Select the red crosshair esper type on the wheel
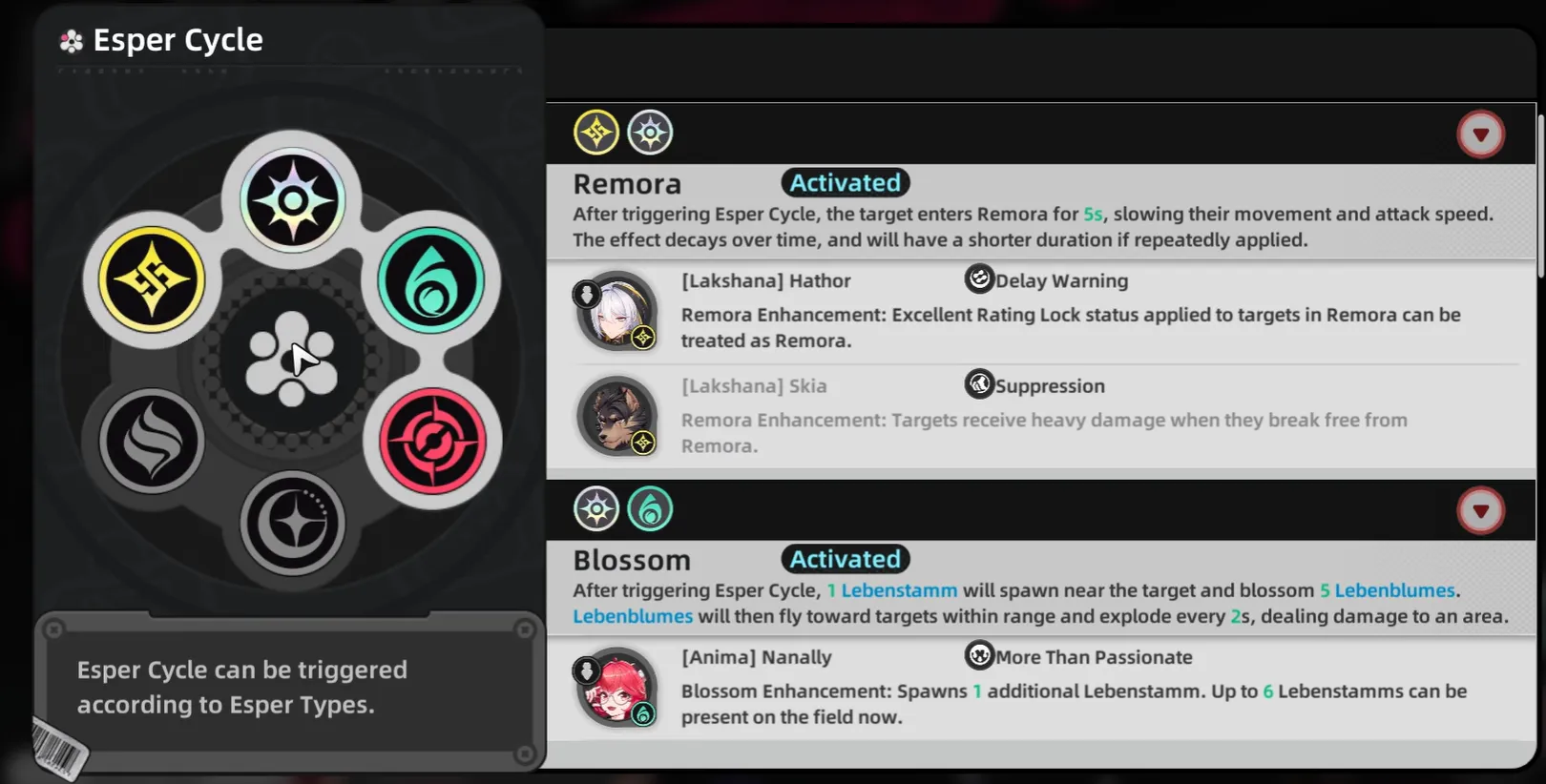1546x784 pixels. point(432,441)
